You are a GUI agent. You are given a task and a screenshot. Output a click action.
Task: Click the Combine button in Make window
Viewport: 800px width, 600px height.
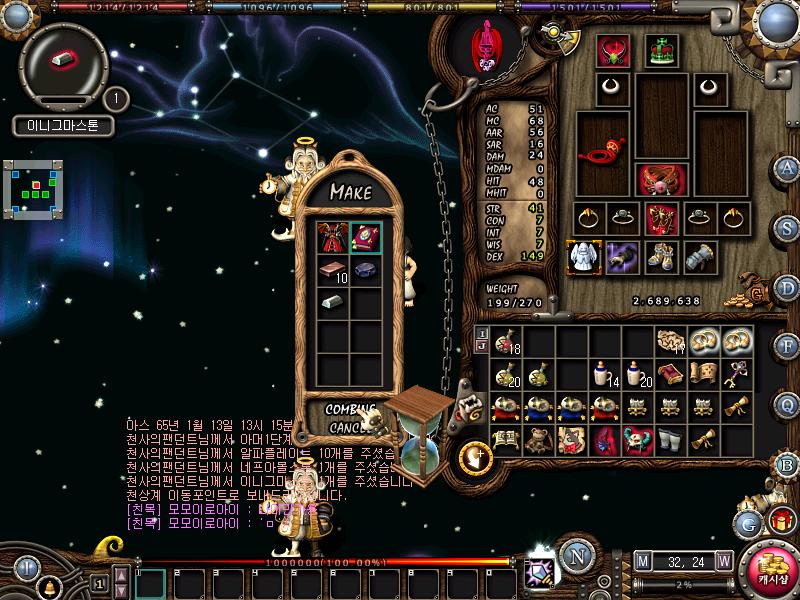349,410
